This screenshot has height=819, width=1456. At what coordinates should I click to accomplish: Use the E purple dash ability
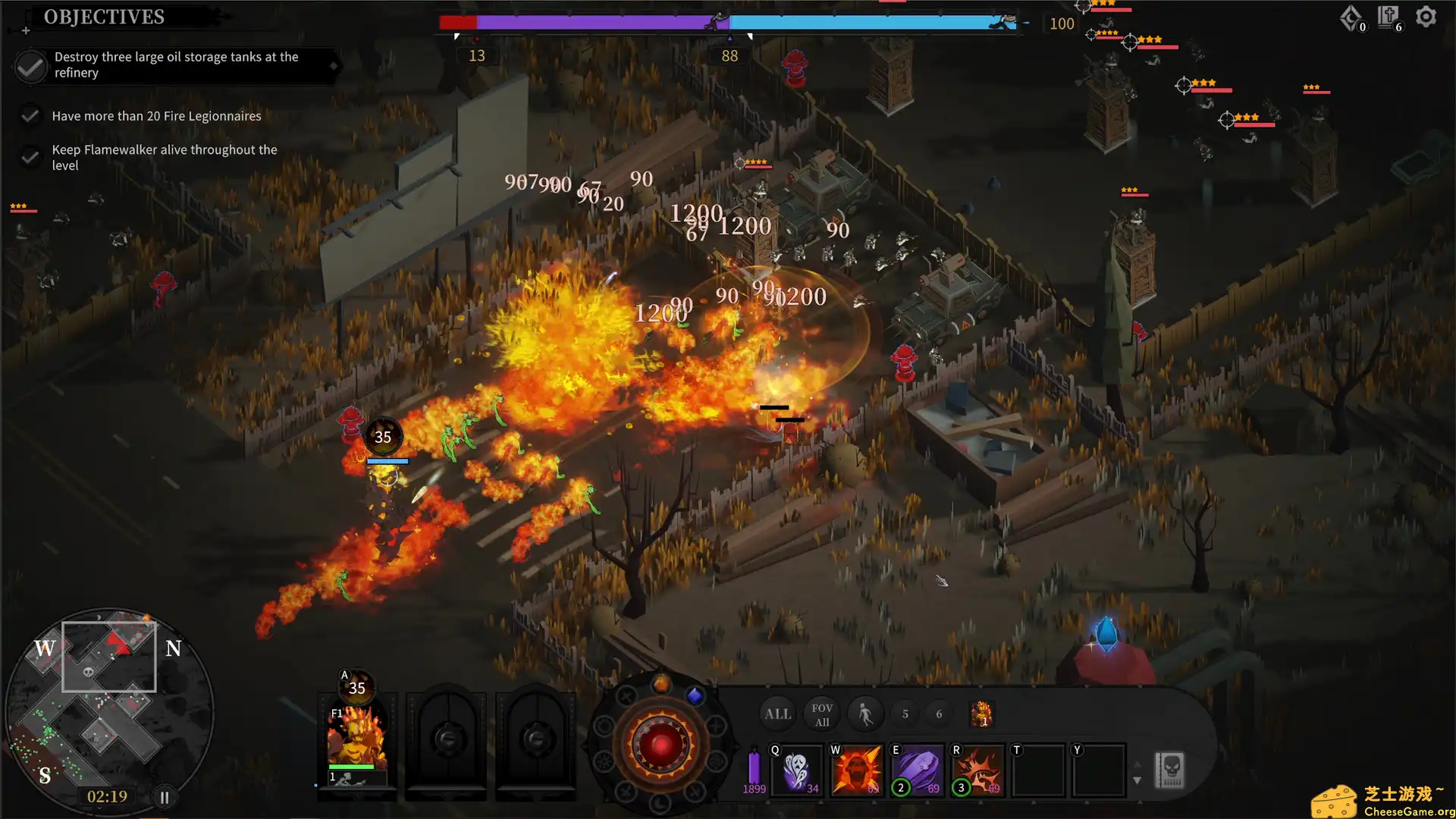click(917, 770)
